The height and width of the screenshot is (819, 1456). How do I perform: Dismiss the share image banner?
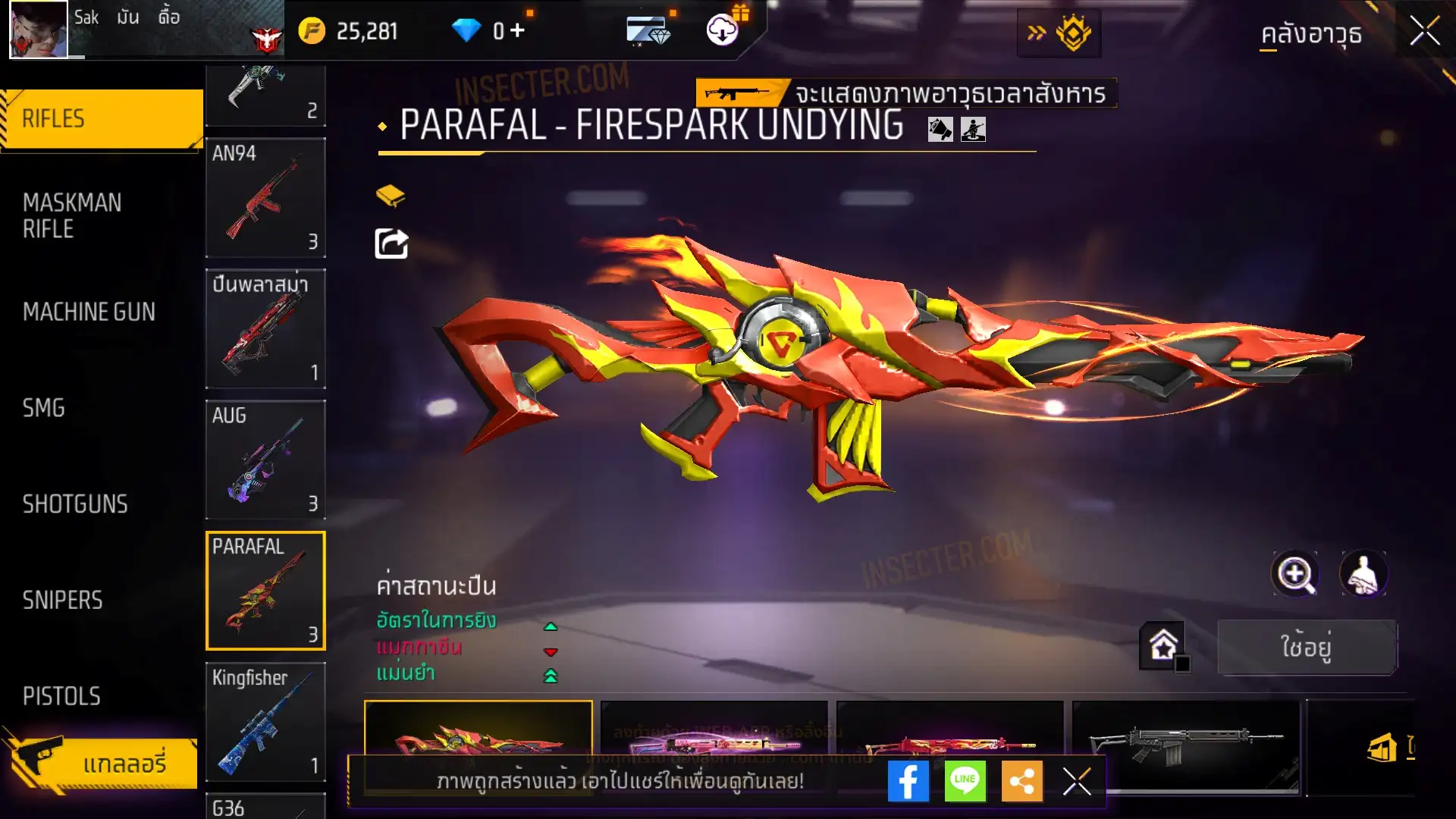click(1076, 781)
